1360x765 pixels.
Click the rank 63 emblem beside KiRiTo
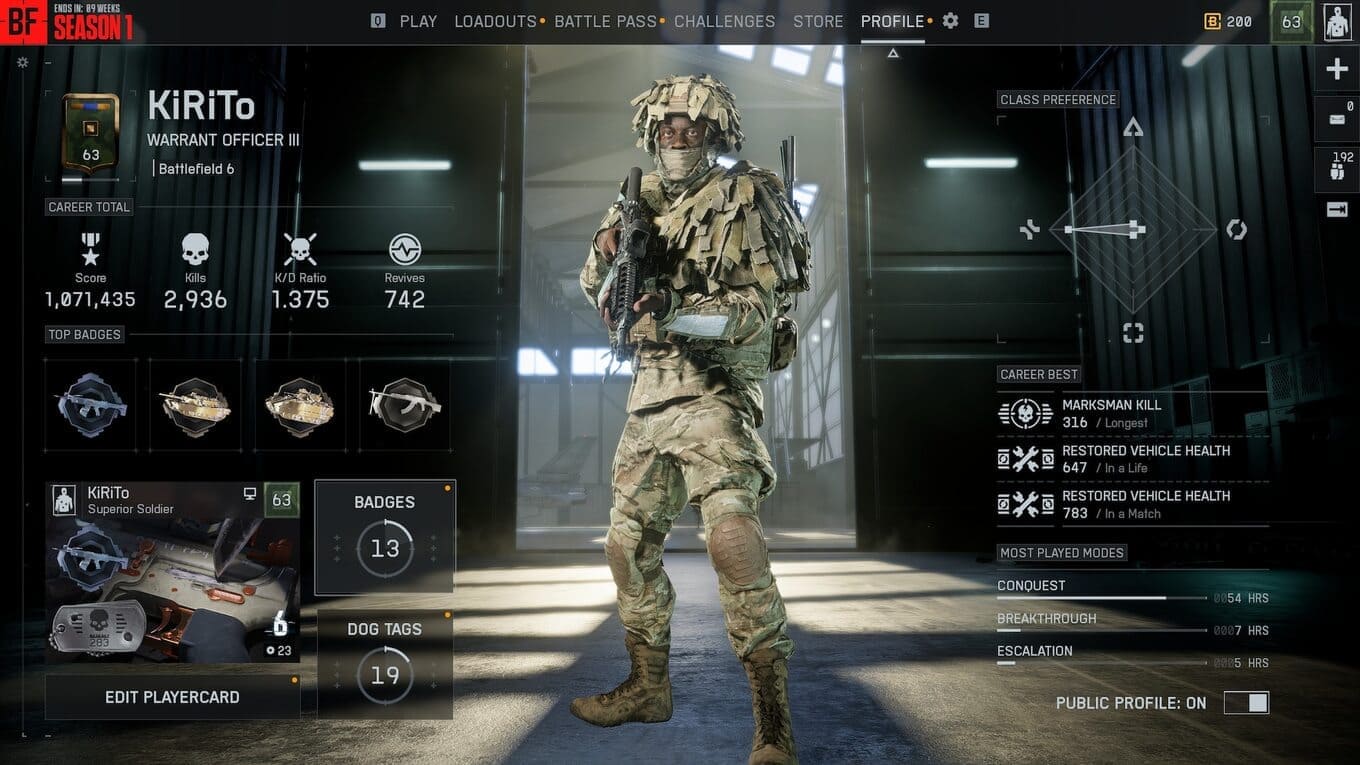[x=91, y=137]
